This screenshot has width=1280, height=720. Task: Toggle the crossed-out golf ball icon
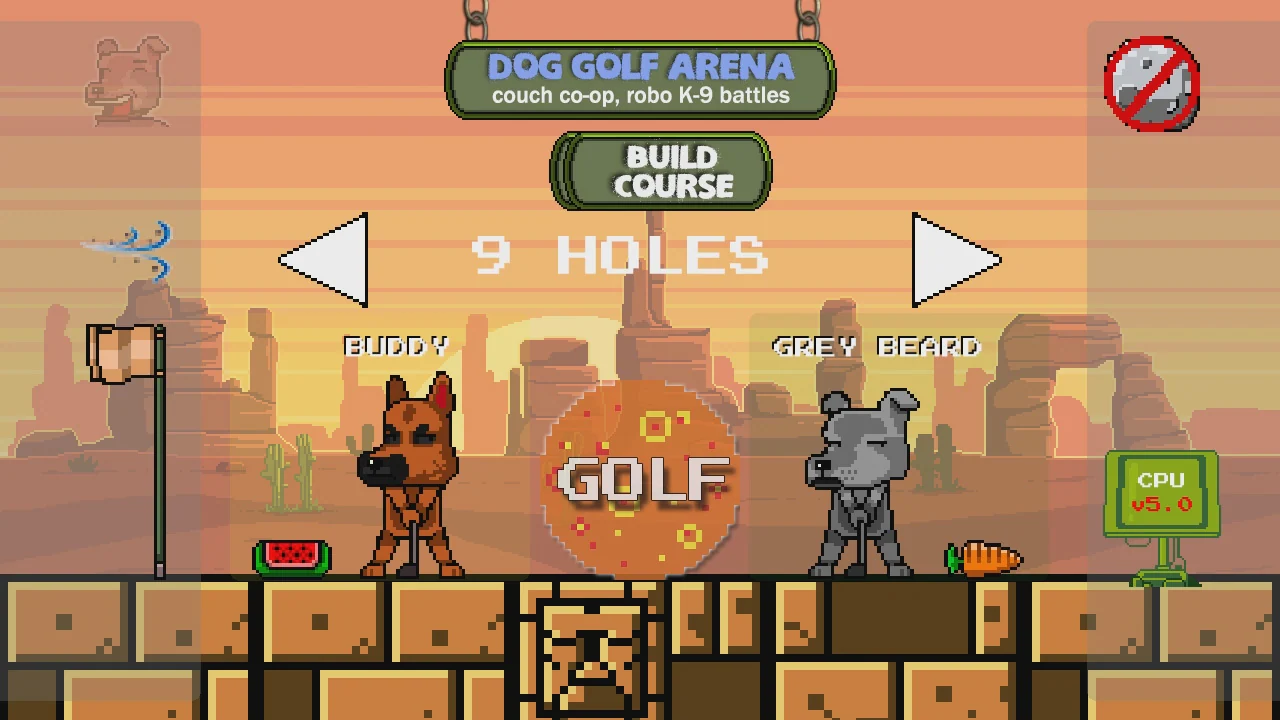click(x=1150, y=84)
